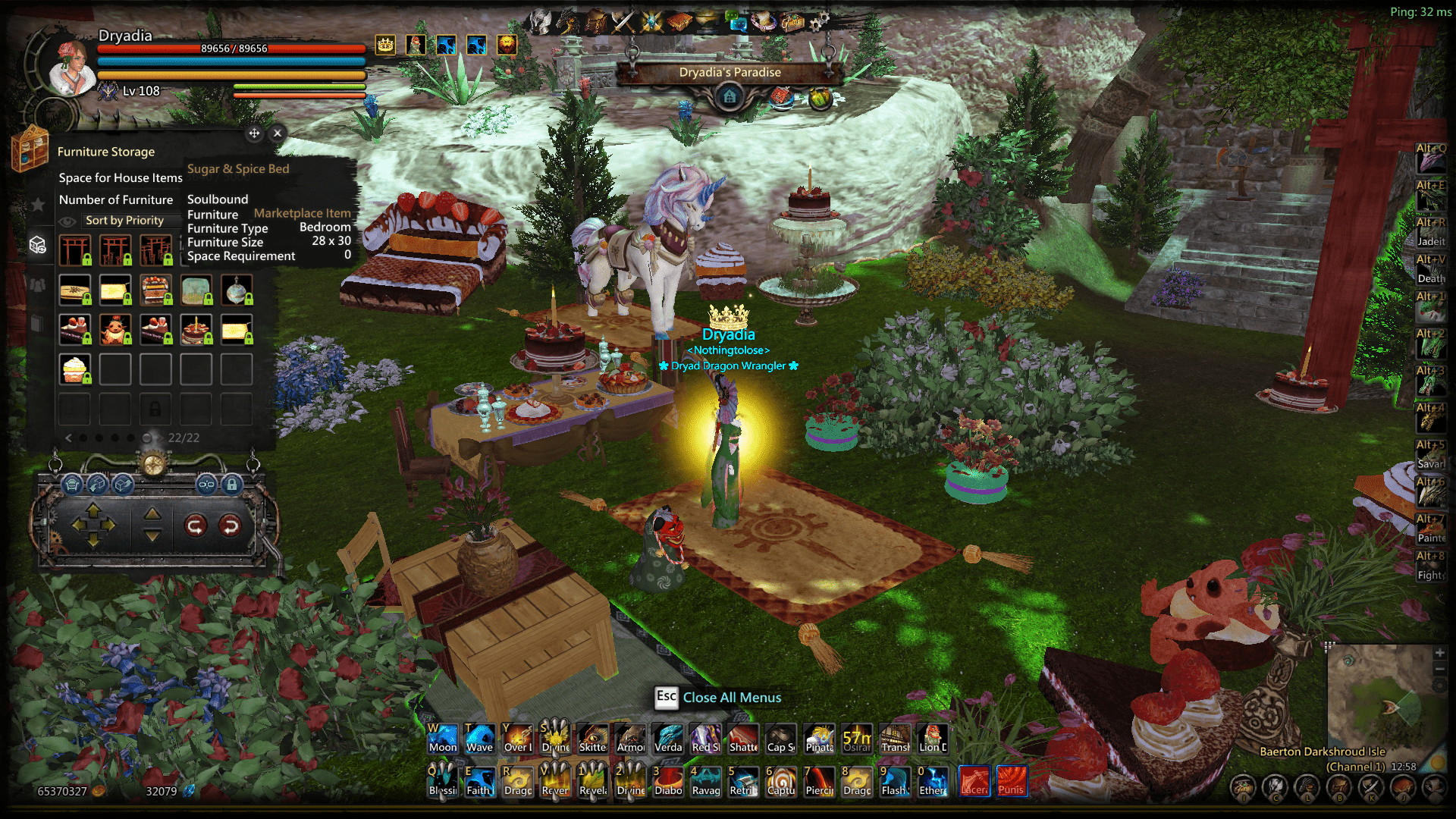Close all menus via the Esc prompt label
This screenshot has height=819, width=1456.
click(731, 698)
